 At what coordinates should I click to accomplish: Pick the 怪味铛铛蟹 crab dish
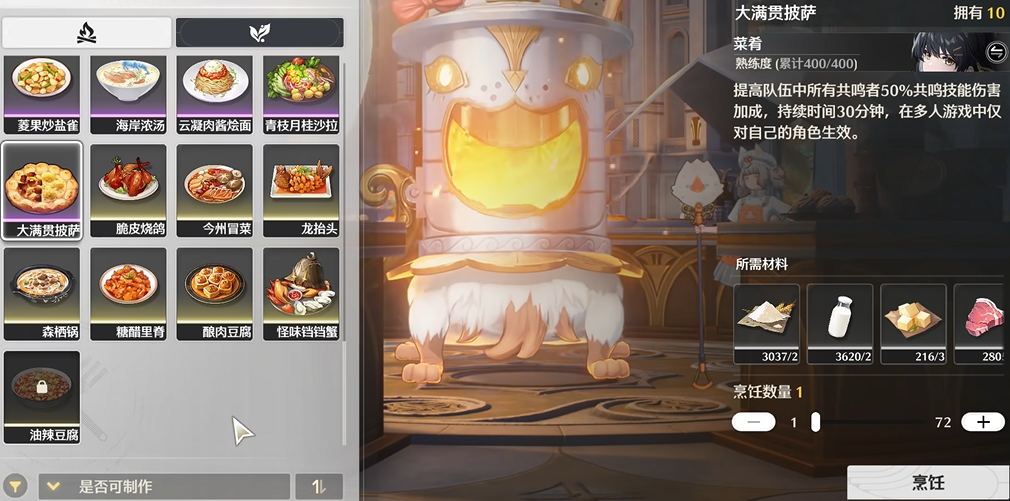pos(300,293)
